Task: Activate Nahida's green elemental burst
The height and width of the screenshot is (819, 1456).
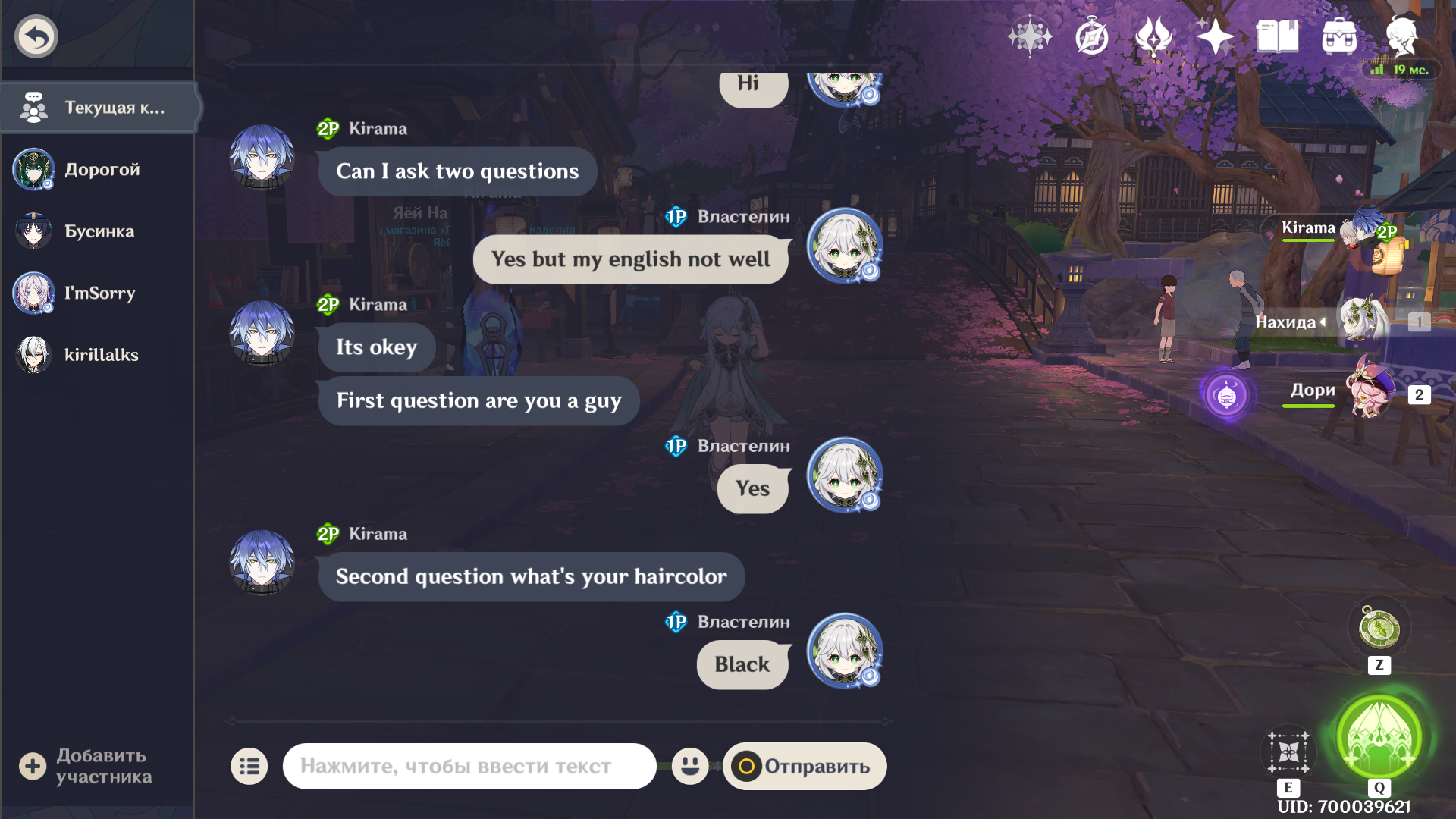Action: (1379, 737)
